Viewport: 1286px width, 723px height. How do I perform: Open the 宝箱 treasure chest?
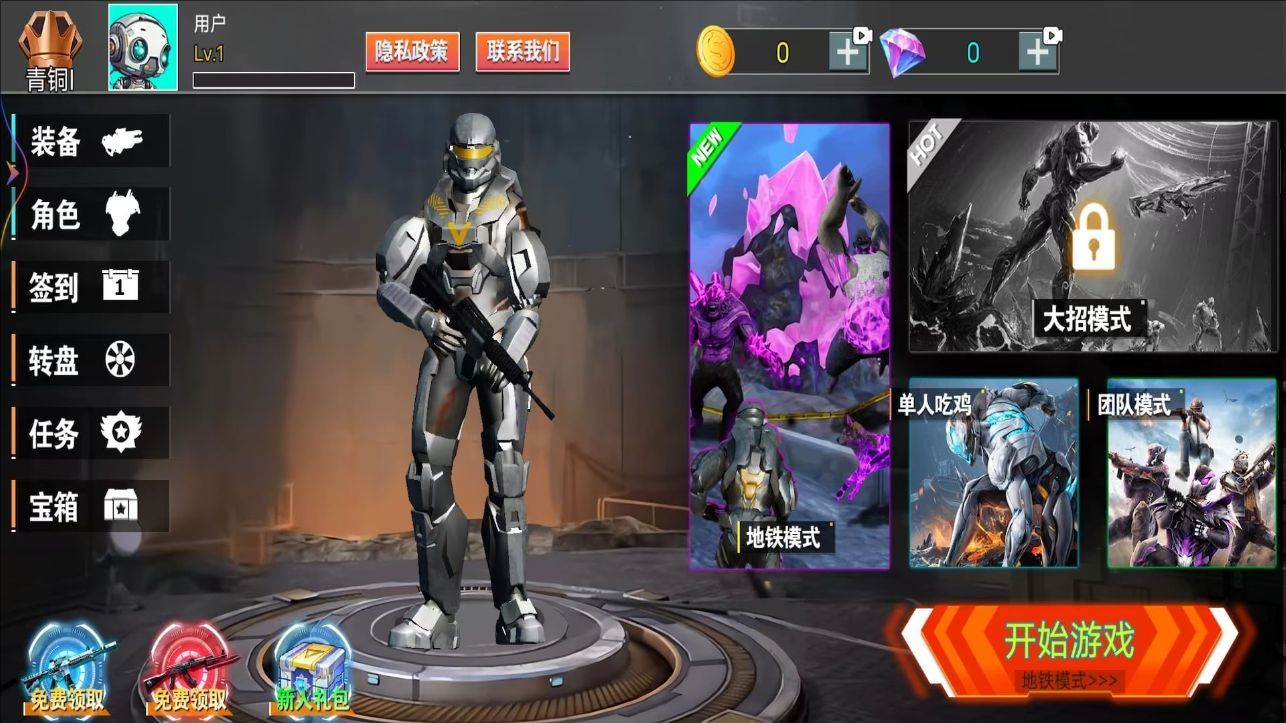point(90,506)
